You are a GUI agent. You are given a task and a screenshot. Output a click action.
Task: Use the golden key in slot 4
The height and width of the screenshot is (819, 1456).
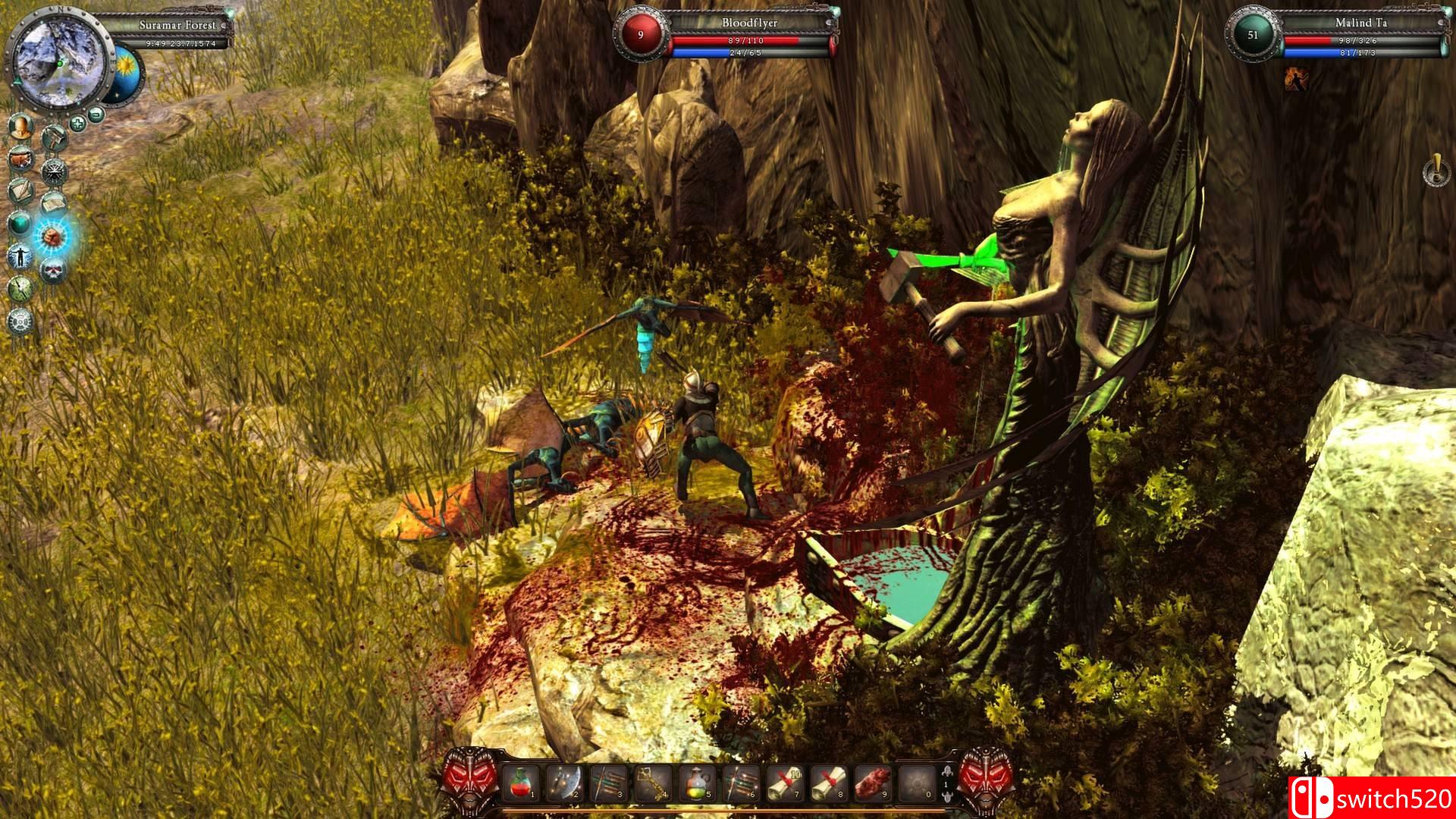[x=653, y=782]
